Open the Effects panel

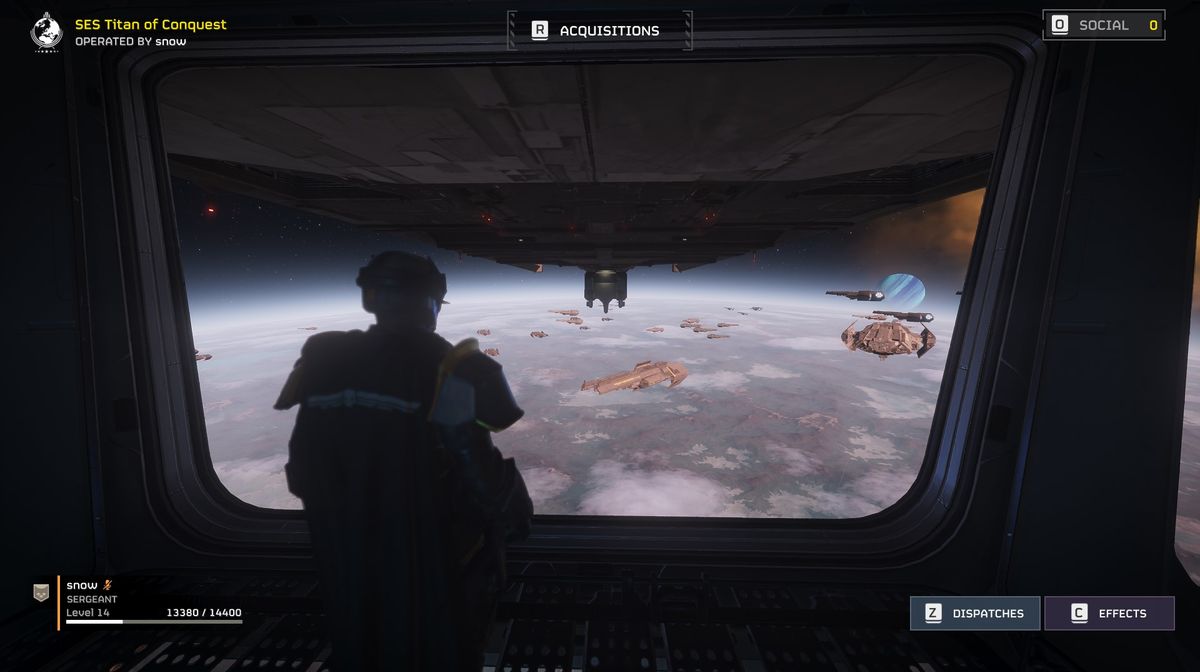(1109, 613)
